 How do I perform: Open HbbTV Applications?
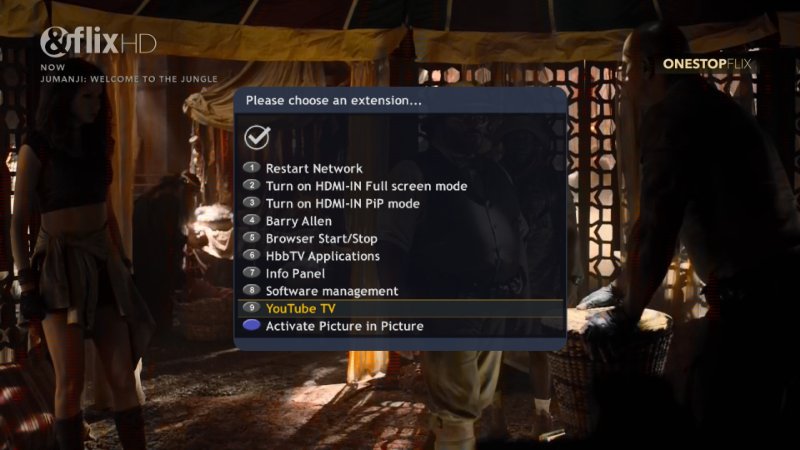coord(322,256)
